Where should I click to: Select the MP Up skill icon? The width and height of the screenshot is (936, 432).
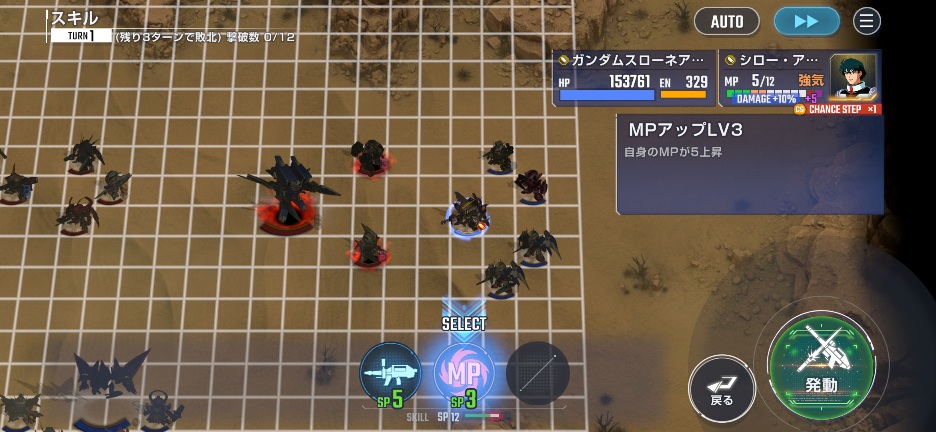(464, 373)
